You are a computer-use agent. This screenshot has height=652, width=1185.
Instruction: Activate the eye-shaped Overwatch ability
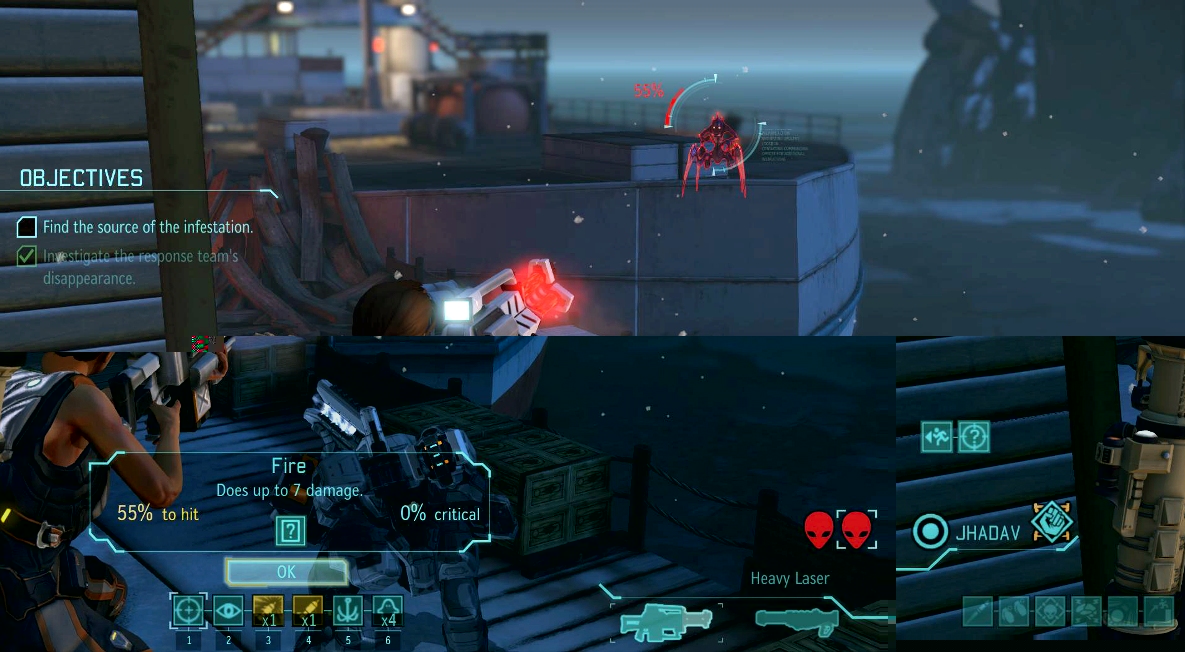228,610
